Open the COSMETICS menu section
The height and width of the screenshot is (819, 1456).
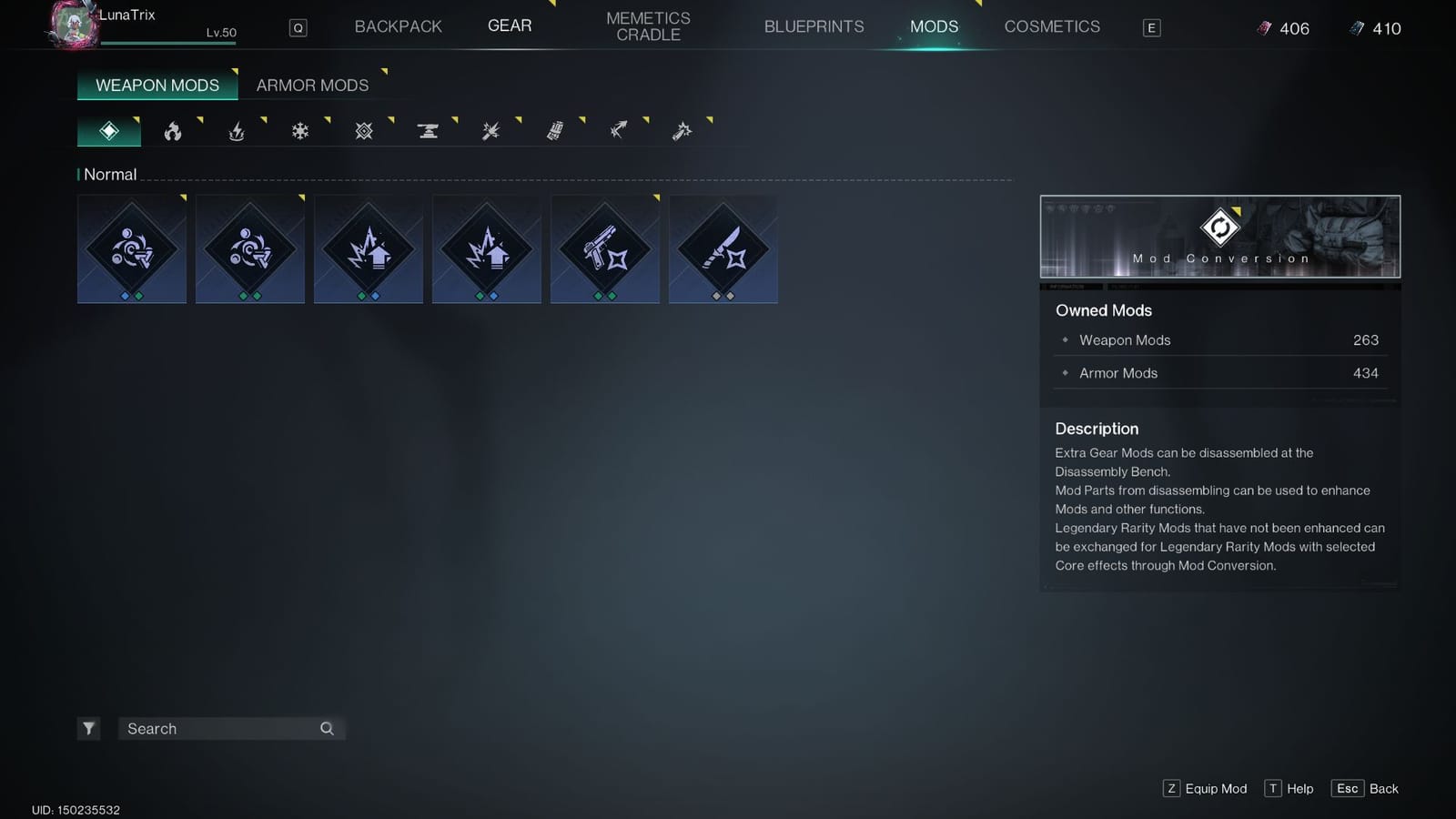click(x=1052, y=26)
